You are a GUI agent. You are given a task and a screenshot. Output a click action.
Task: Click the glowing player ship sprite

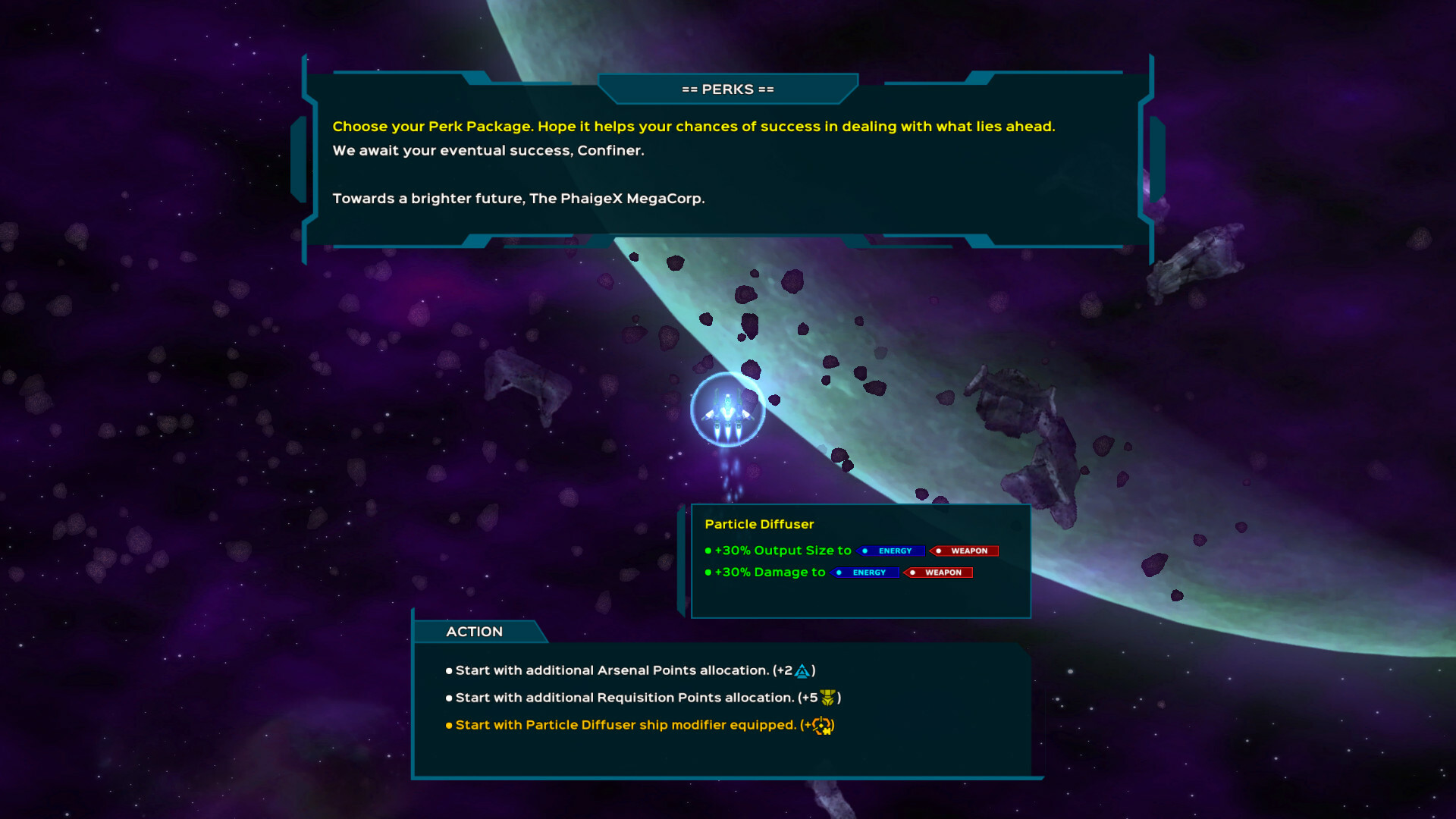[x=726, y=412]
